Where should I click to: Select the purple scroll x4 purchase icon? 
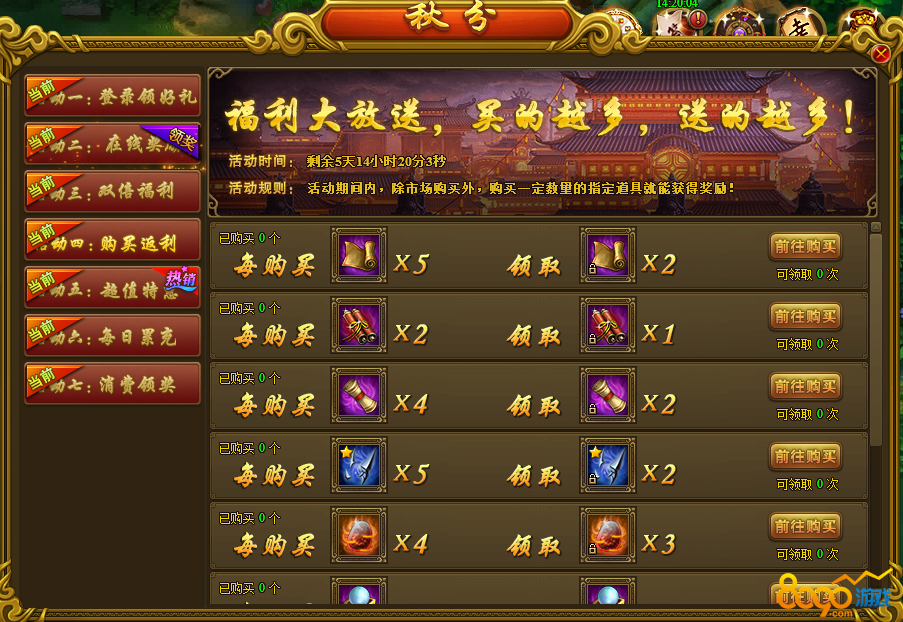[358, 396]
